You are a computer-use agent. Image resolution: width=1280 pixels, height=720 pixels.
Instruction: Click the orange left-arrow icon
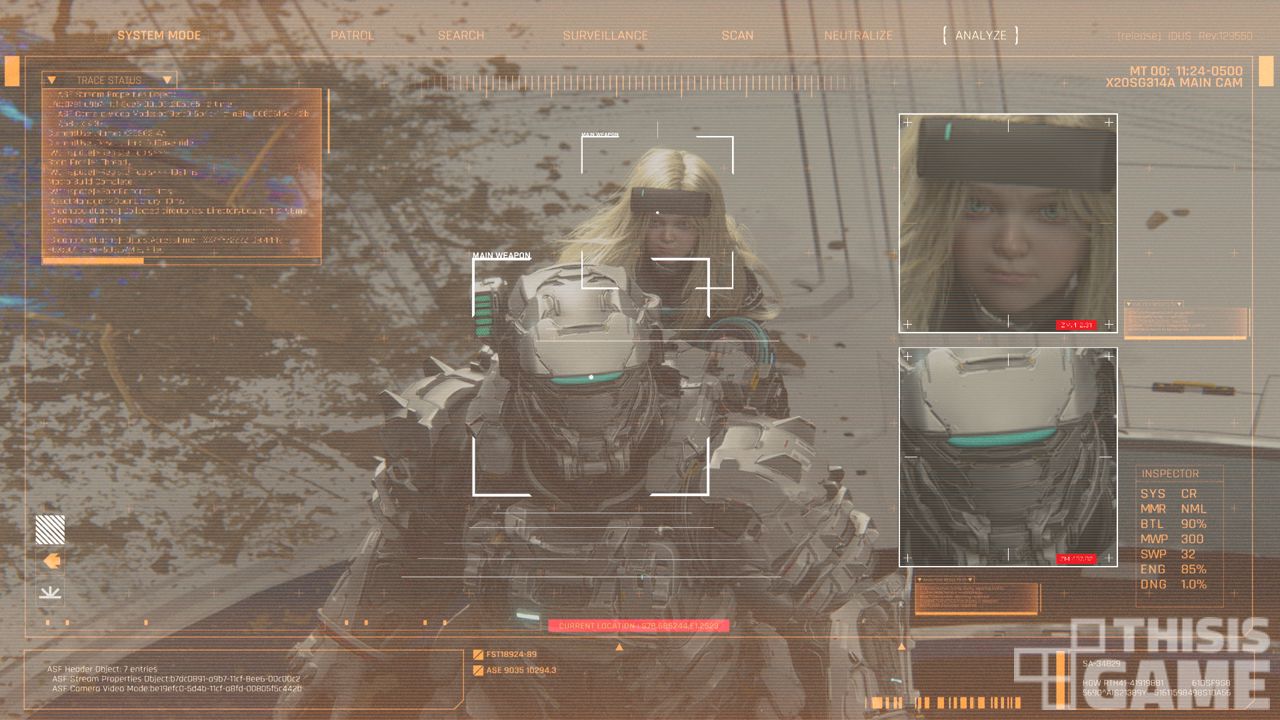click(x=51, y=561)
